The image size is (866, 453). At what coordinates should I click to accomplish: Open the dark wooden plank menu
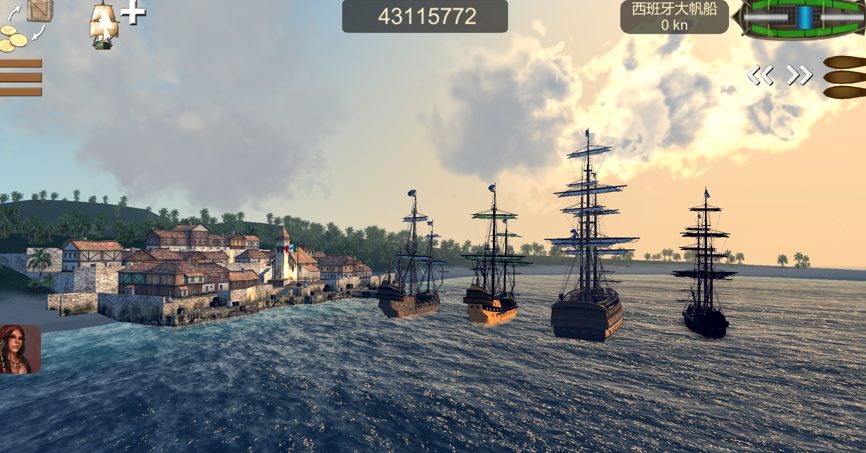(x=845, y=77)
